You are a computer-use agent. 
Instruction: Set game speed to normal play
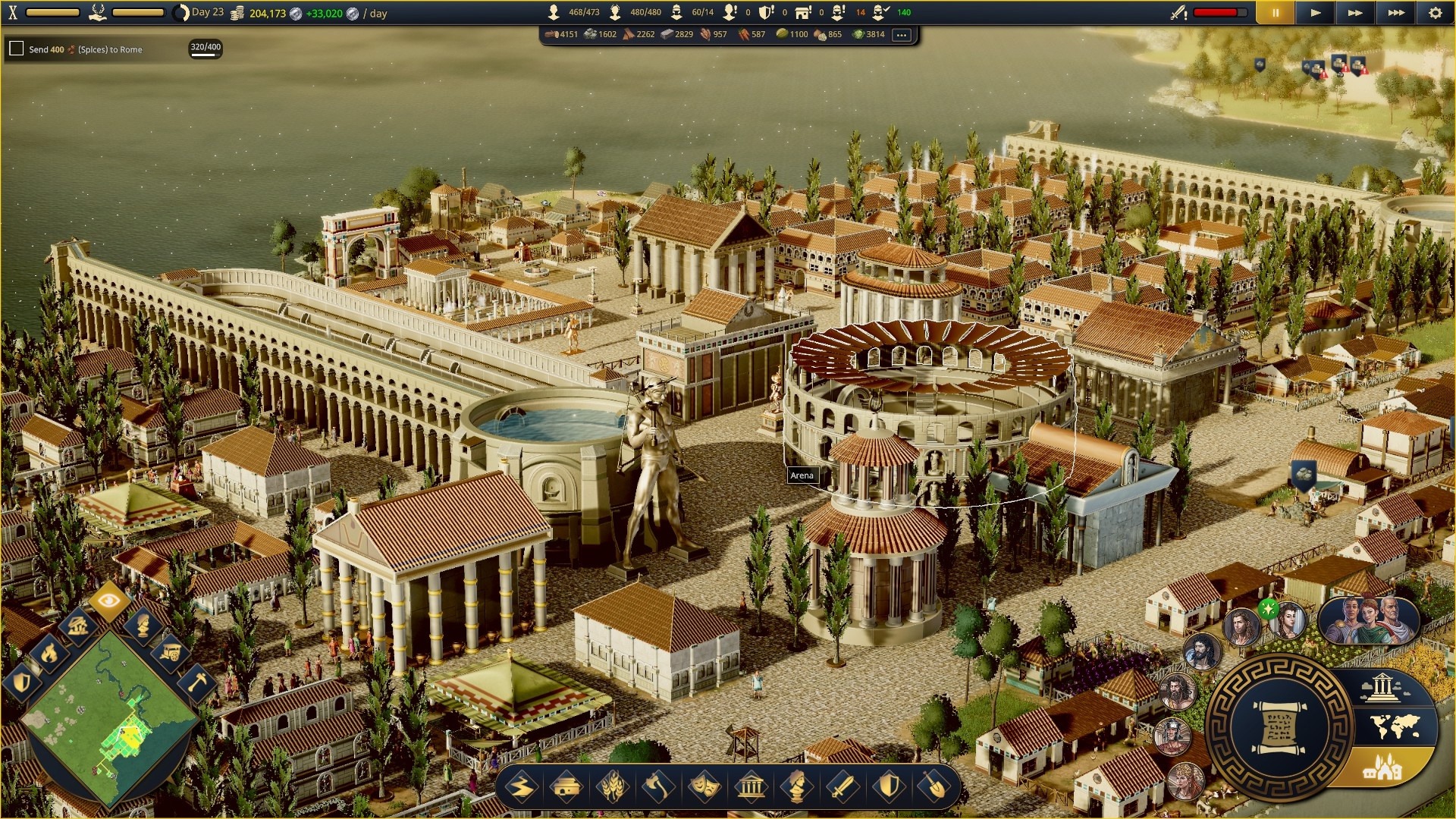tap(1316, 13)
